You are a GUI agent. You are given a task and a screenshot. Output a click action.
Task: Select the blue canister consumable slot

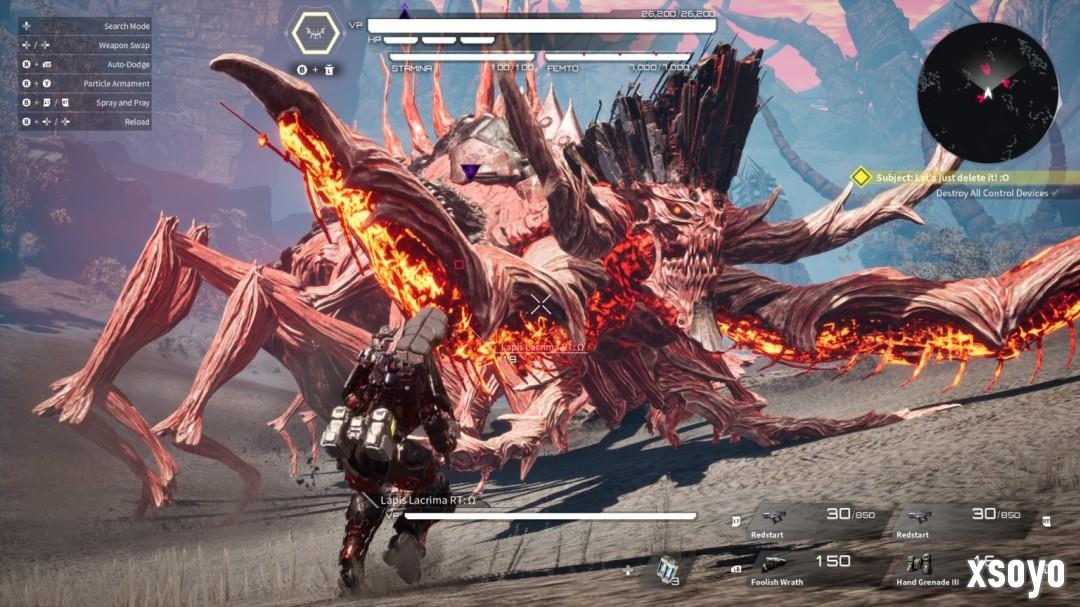[667, 569]
